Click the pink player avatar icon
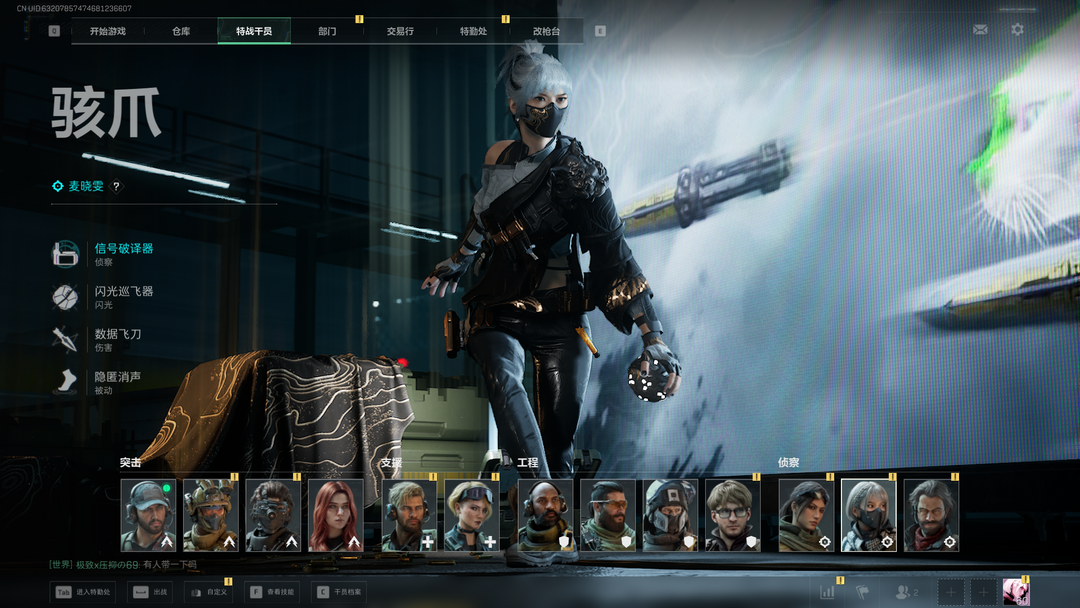The height and width of the screenshot is (608, 1080). [1016, 591]
